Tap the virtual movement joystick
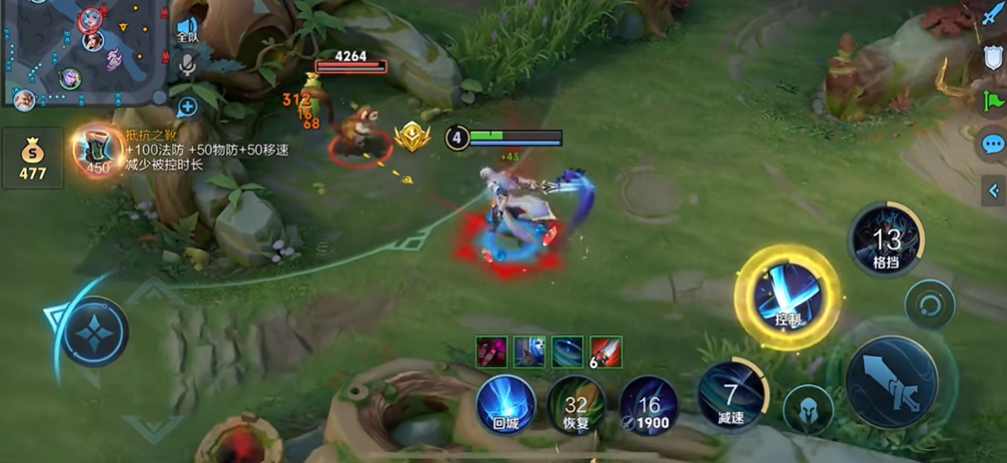This screenshot has width=1007, height=463. point(95,332)
